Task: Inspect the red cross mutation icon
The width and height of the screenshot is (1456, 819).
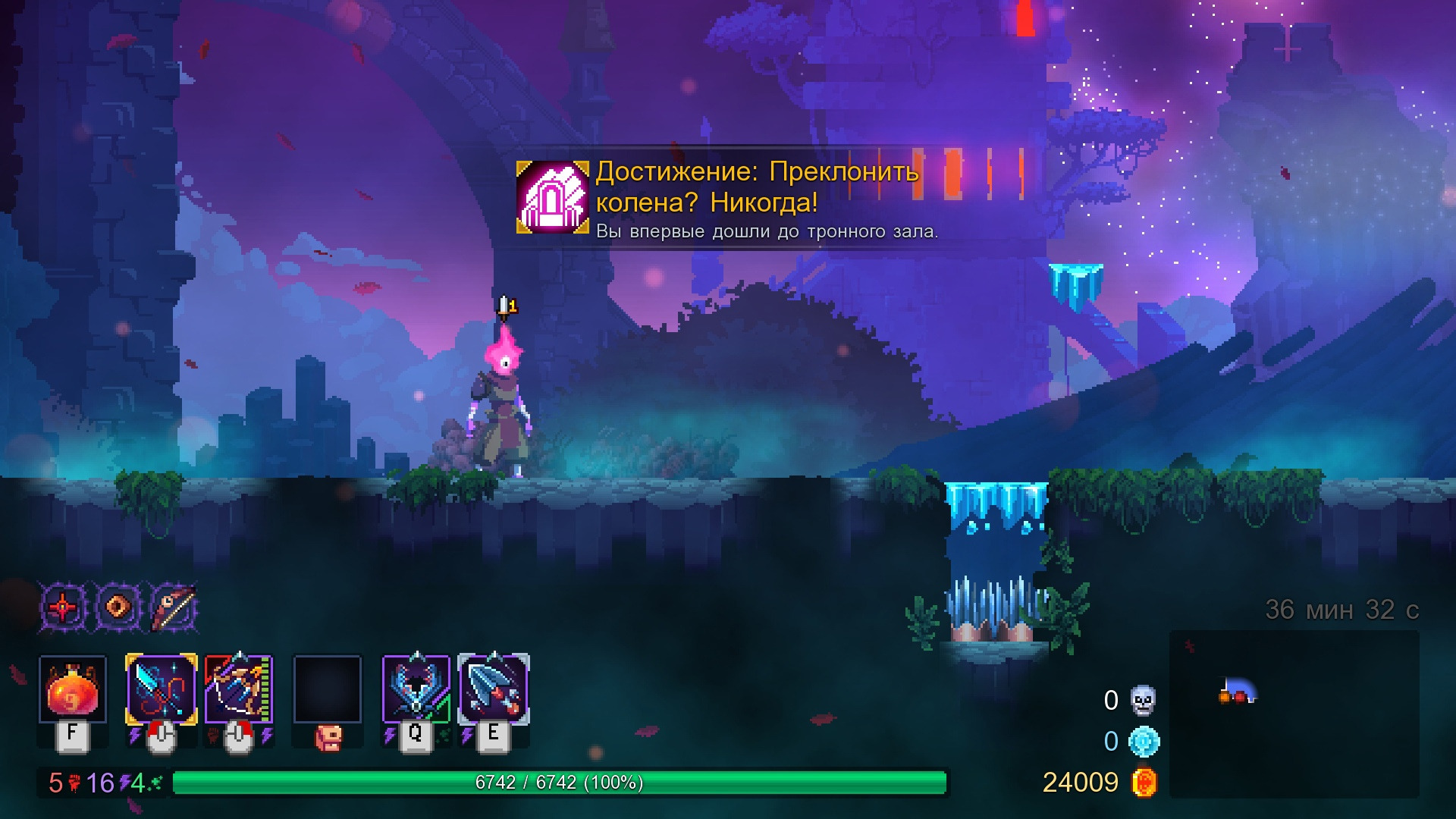Action: click(63, 607)
